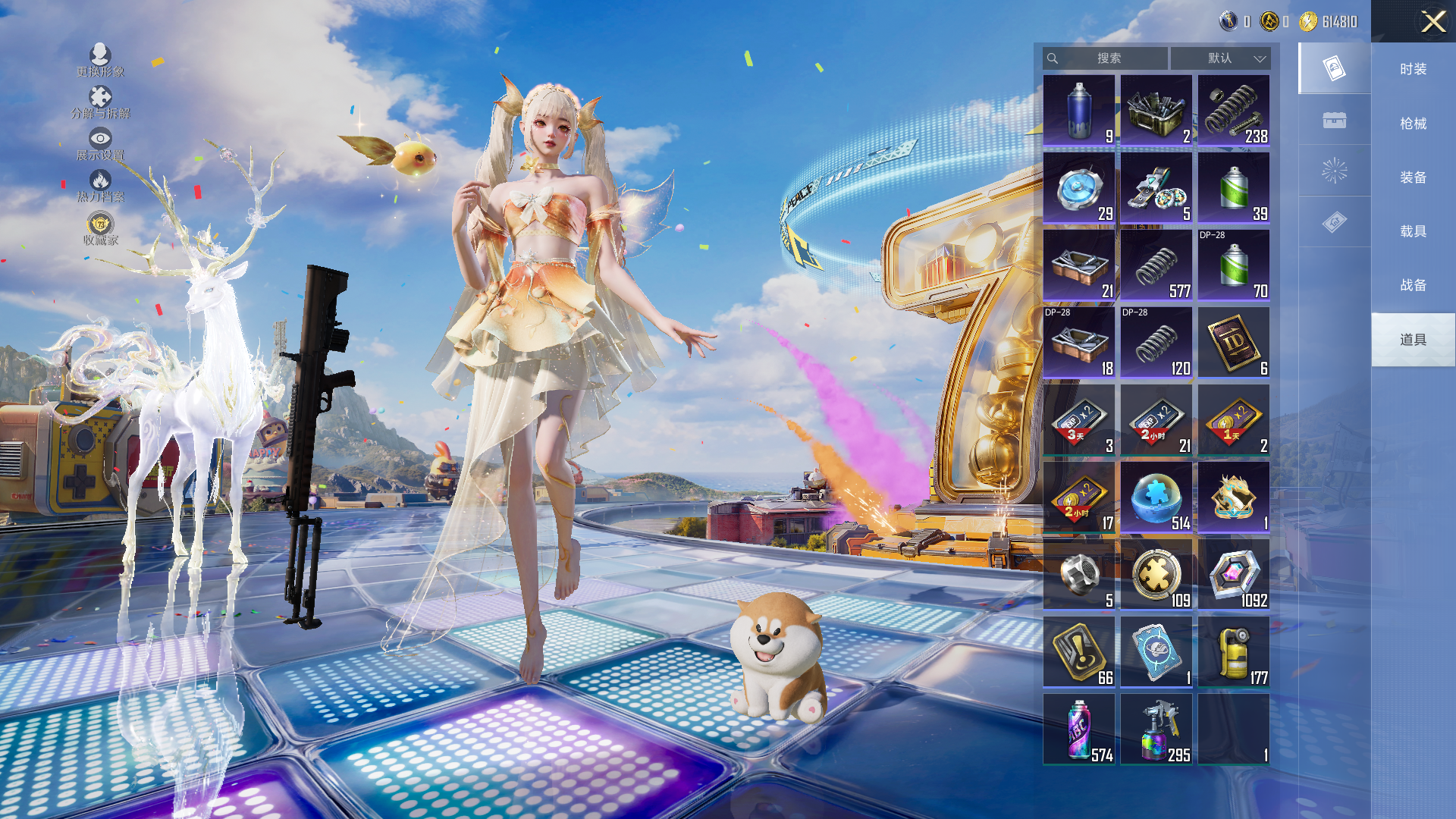
Task: Choose the blue puzzle piece orb item
Action: 1156,497
